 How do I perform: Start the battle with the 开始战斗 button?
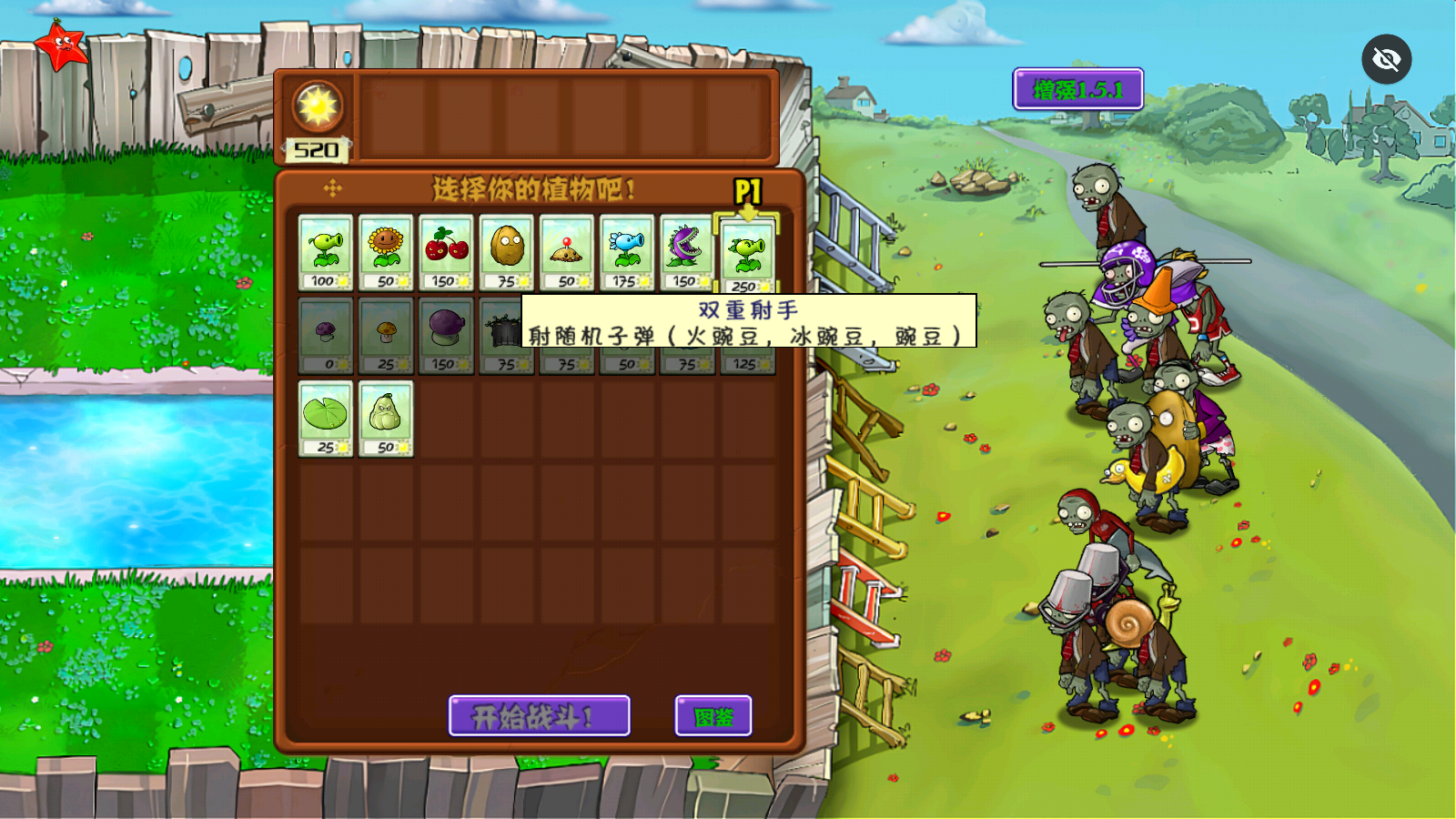click(x=539, y=716)
